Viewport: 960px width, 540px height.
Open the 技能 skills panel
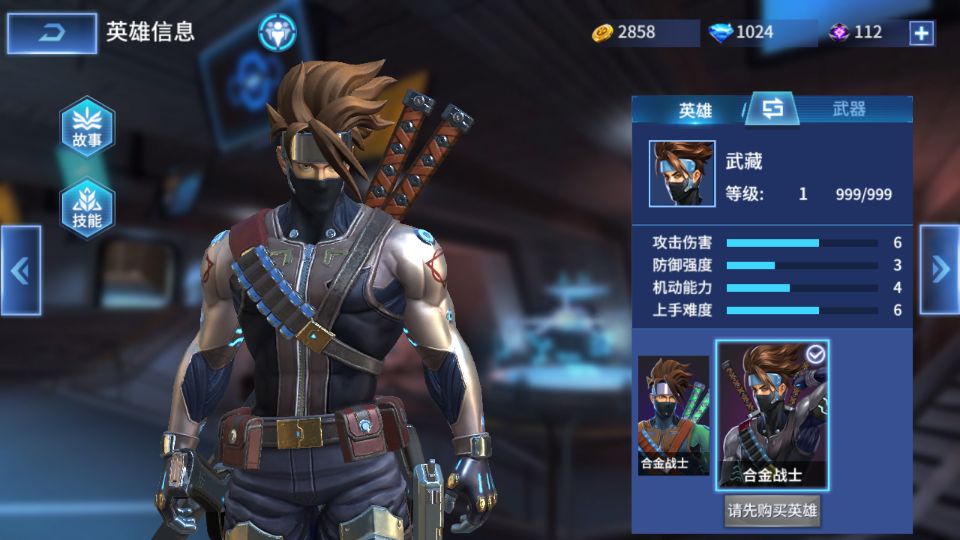point(87,208)
